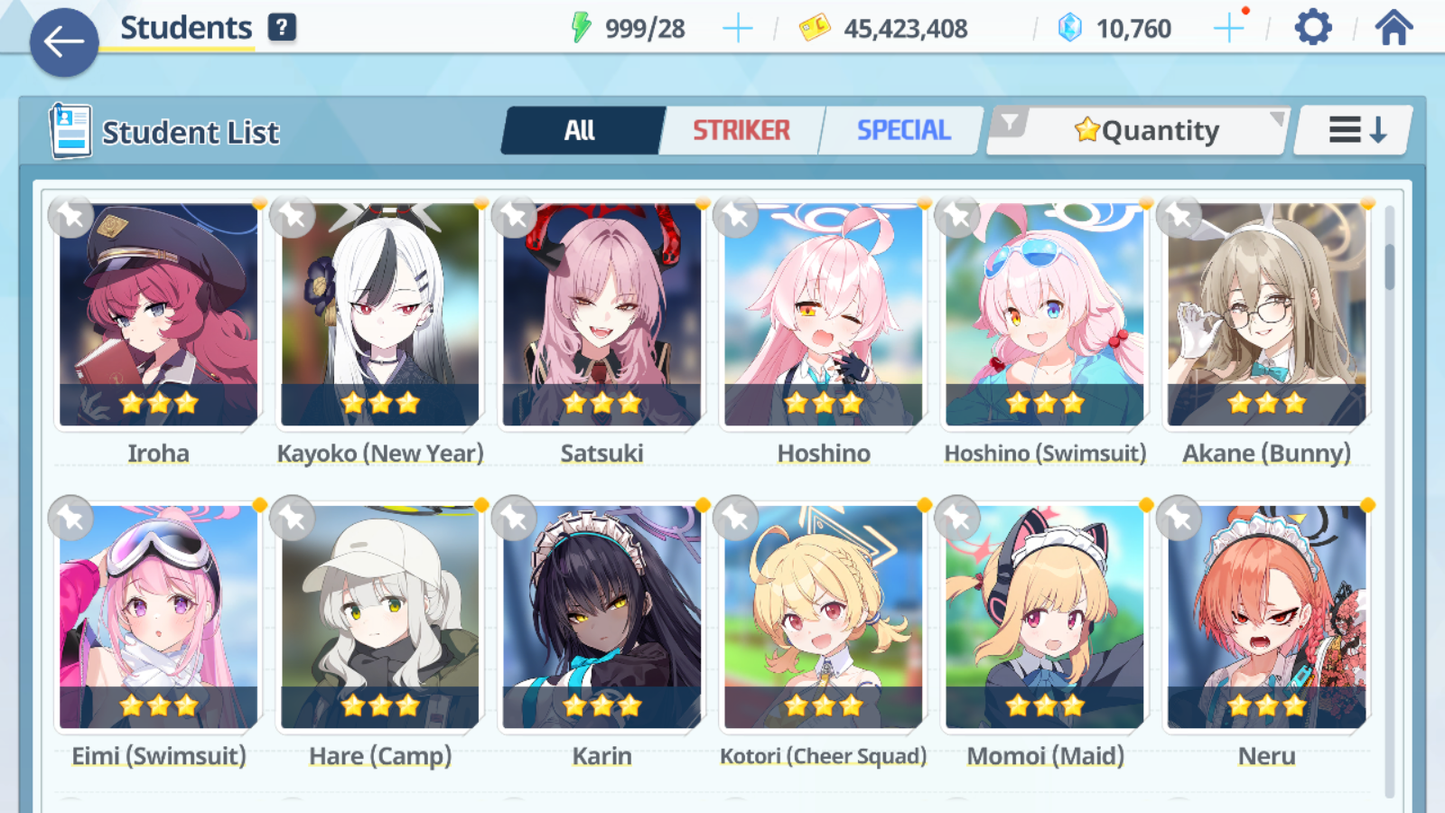
Task: Pin Neru using her pin marker
Action: click(1178, 518)
